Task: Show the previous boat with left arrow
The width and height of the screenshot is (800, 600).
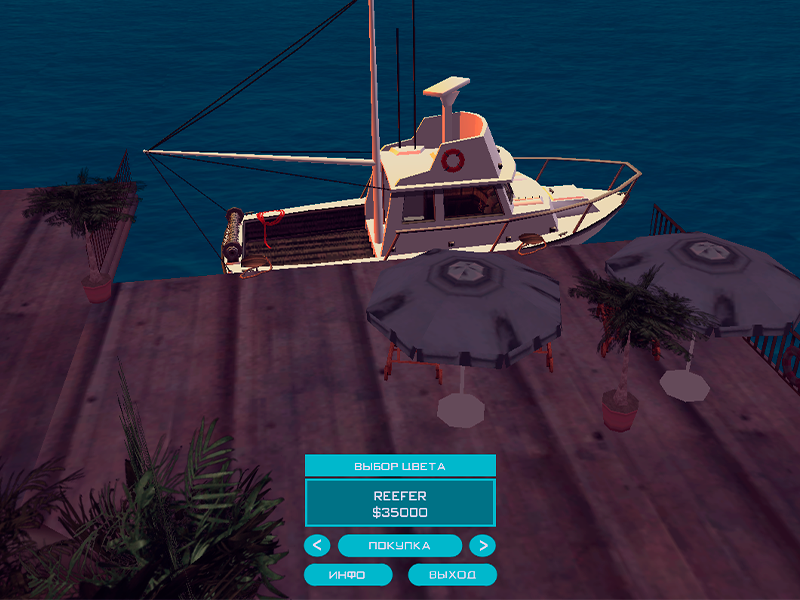Action: click(x=317, y=546)
